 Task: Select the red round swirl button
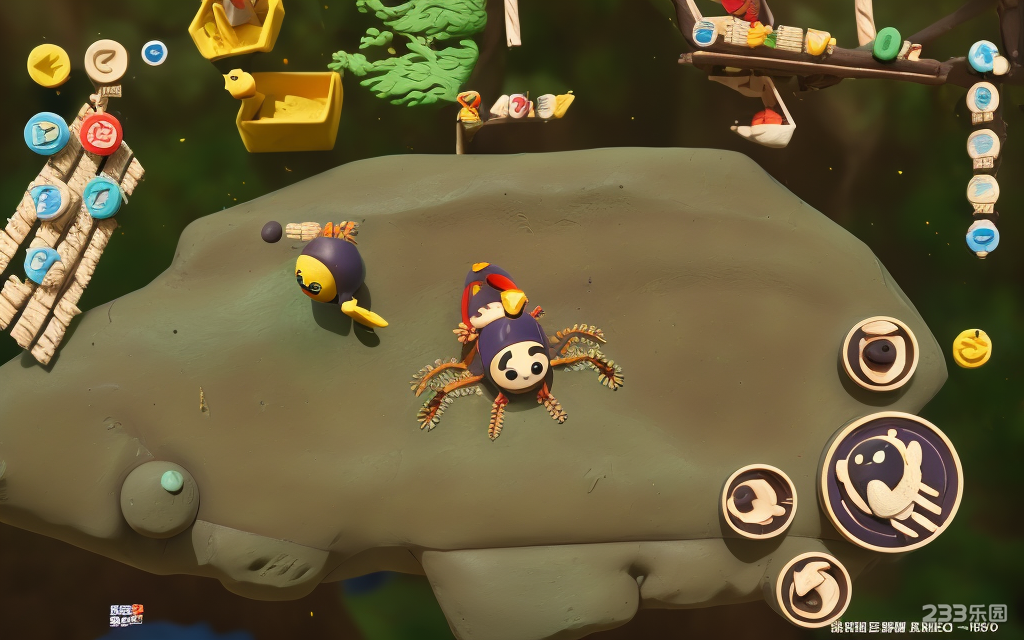[x=101, y=133]
